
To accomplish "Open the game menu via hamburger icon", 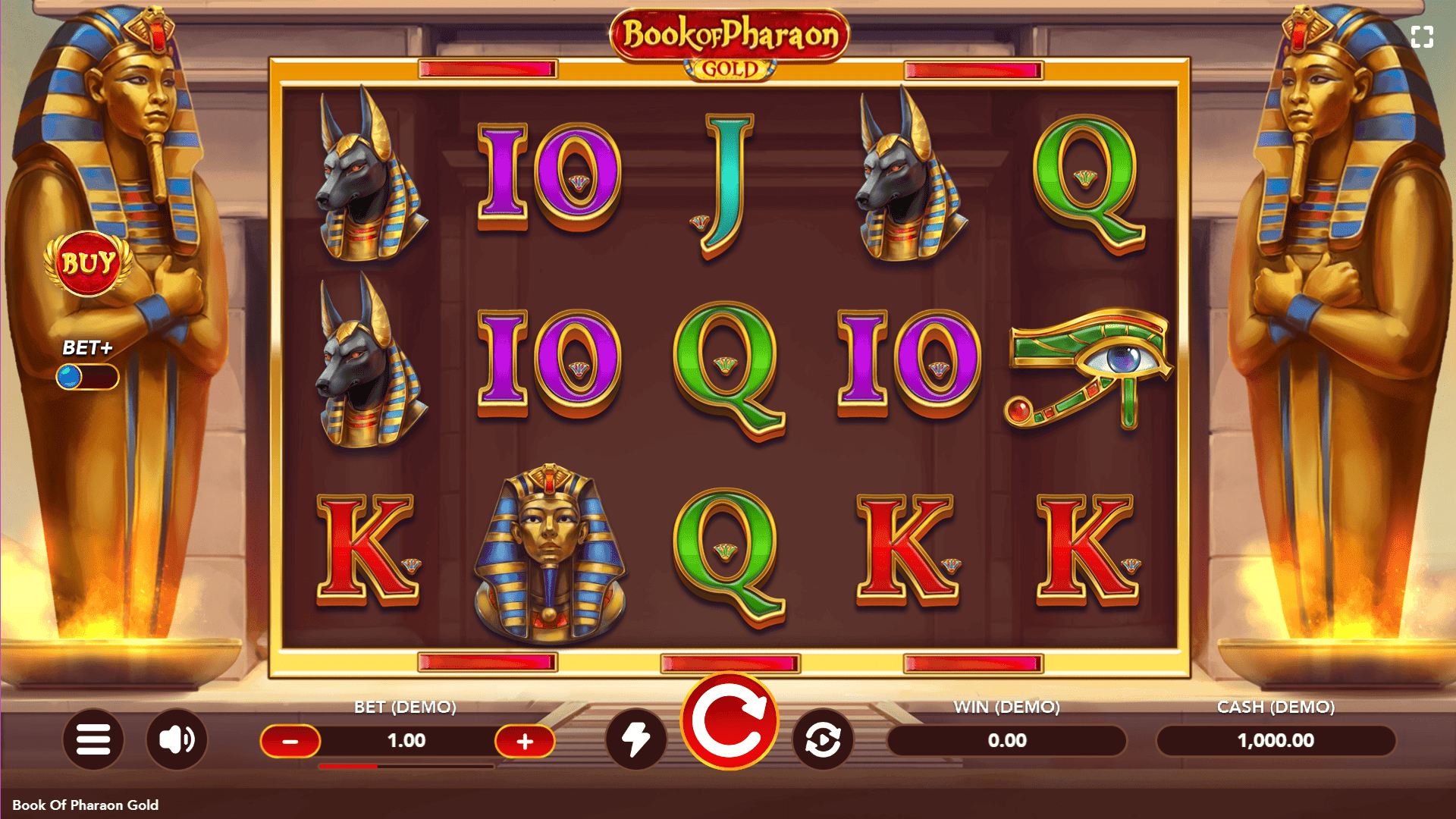I will pos(93,740).
